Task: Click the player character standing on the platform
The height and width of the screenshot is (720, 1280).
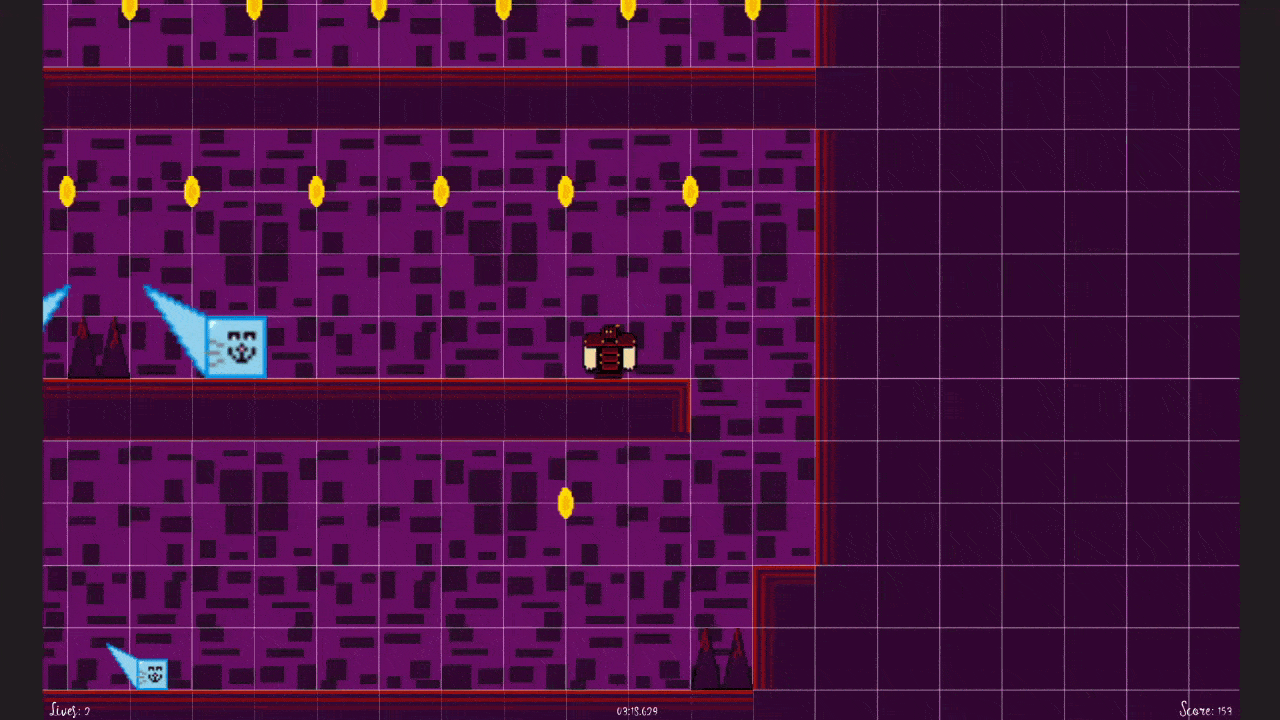Action: coord(610,350)
